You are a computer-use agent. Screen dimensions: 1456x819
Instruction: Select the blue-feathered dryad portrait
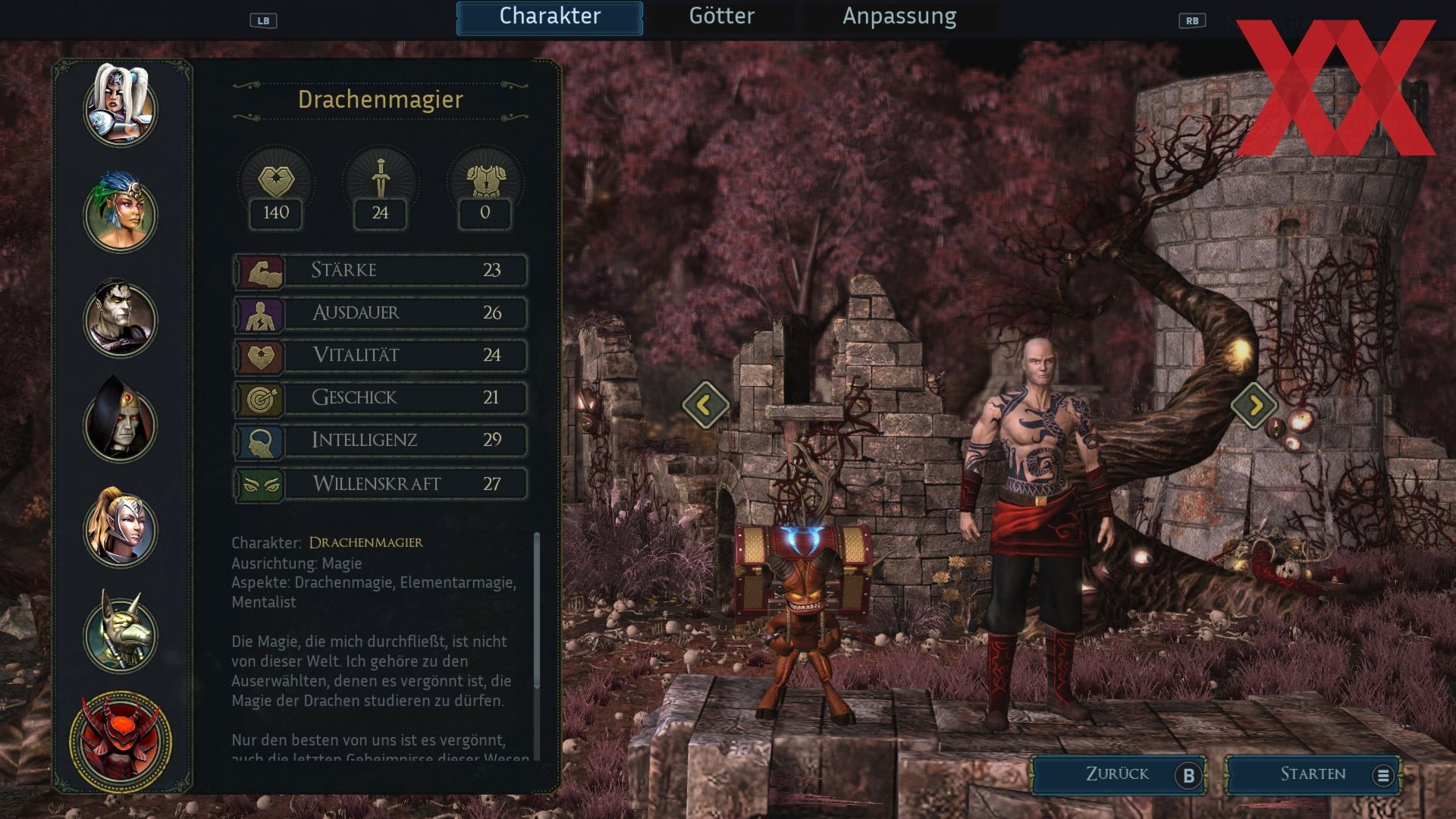click(121, 213)
